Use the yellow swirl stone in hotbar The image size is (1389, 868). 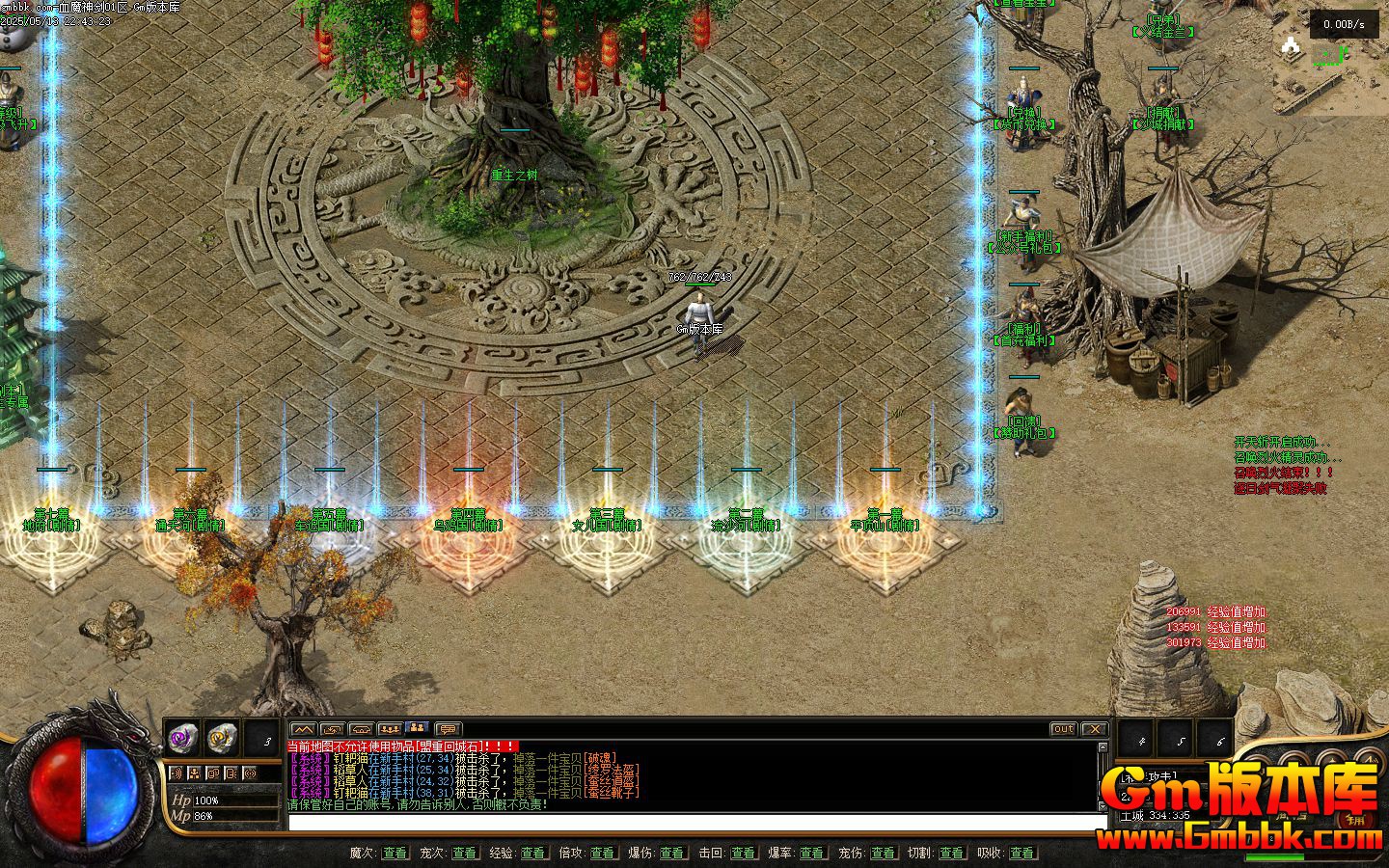click(223, 738)
